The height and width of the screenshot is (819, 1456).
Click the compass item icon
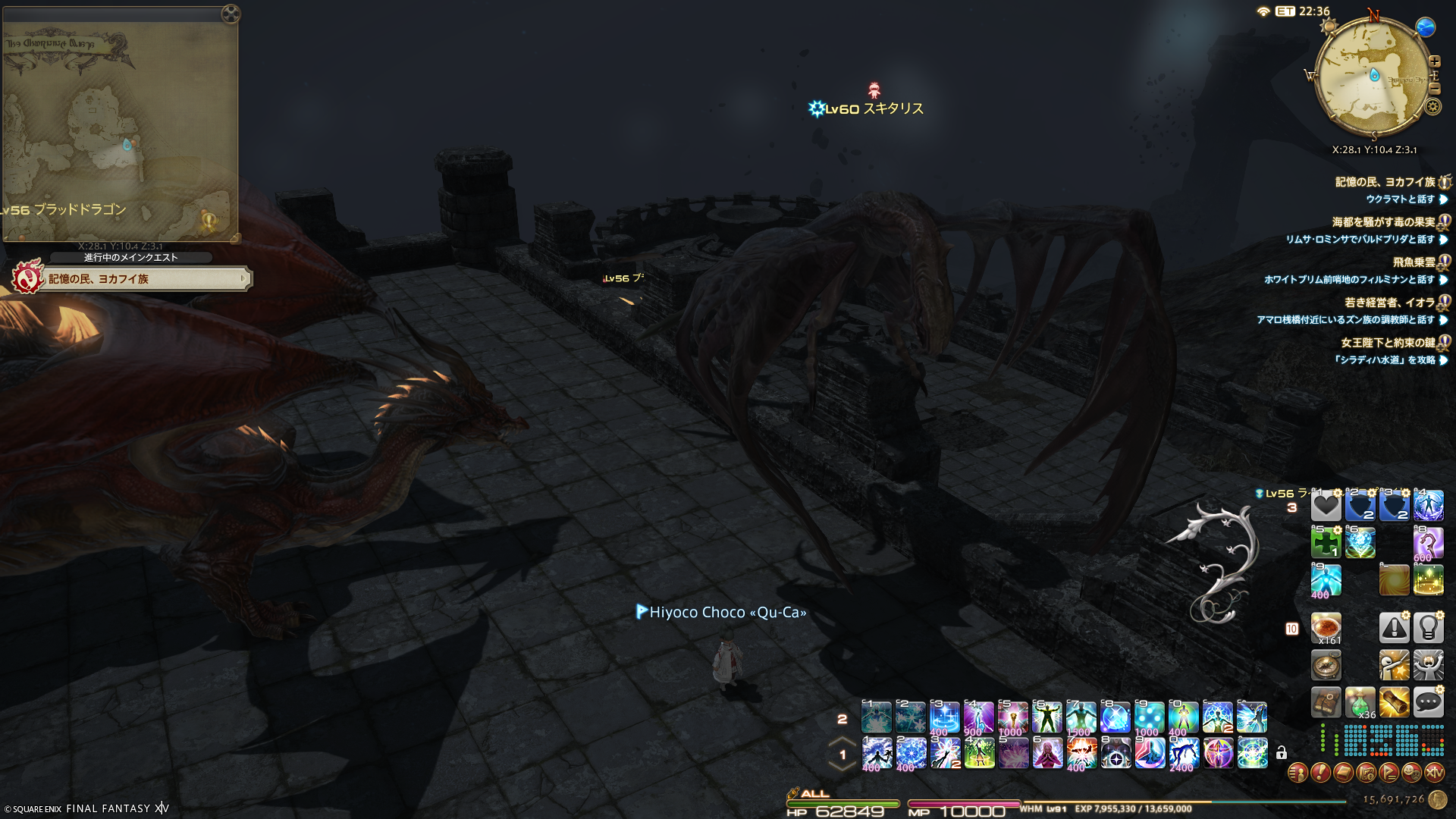click(x=1326, y=666)
